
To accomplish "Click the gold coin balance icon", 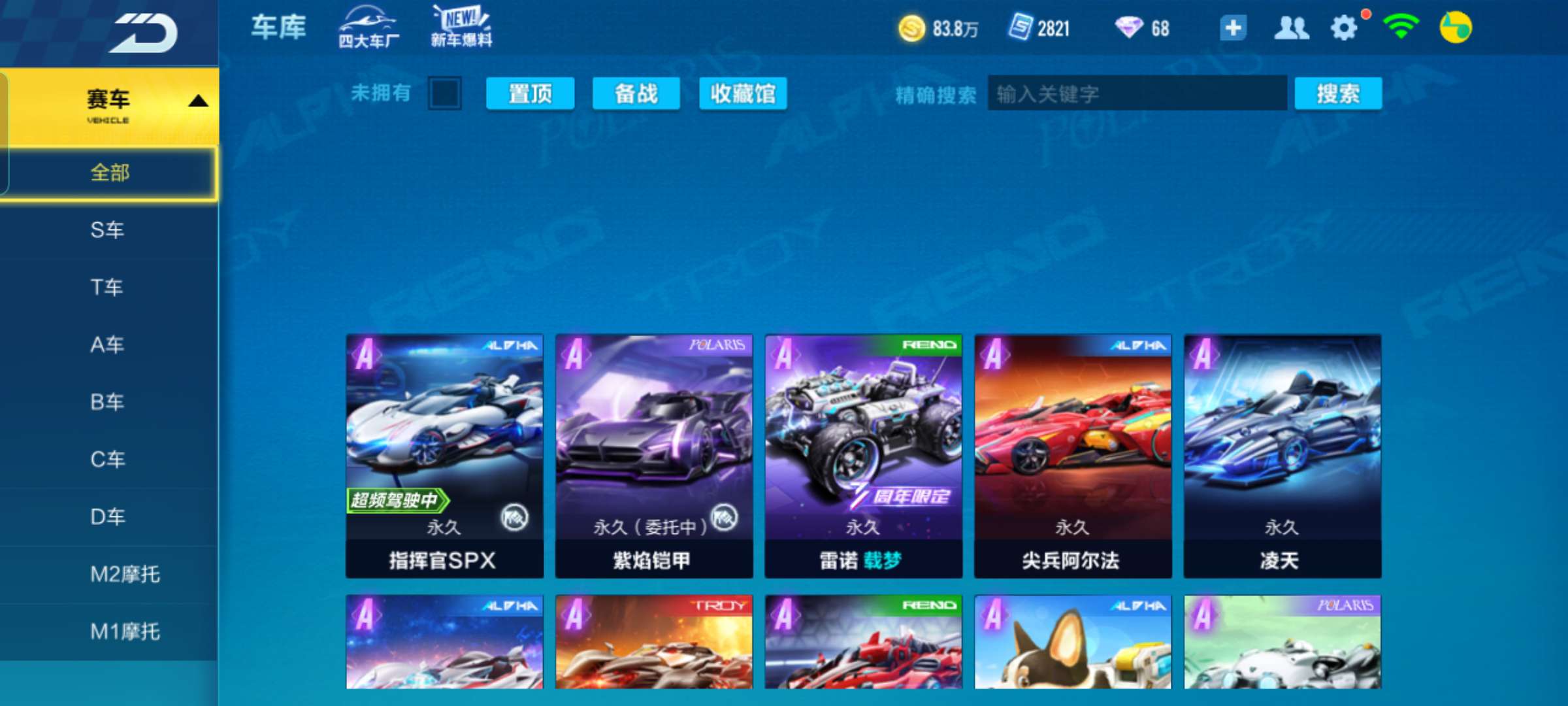I will pyautogui.click(x=910, y=27).
